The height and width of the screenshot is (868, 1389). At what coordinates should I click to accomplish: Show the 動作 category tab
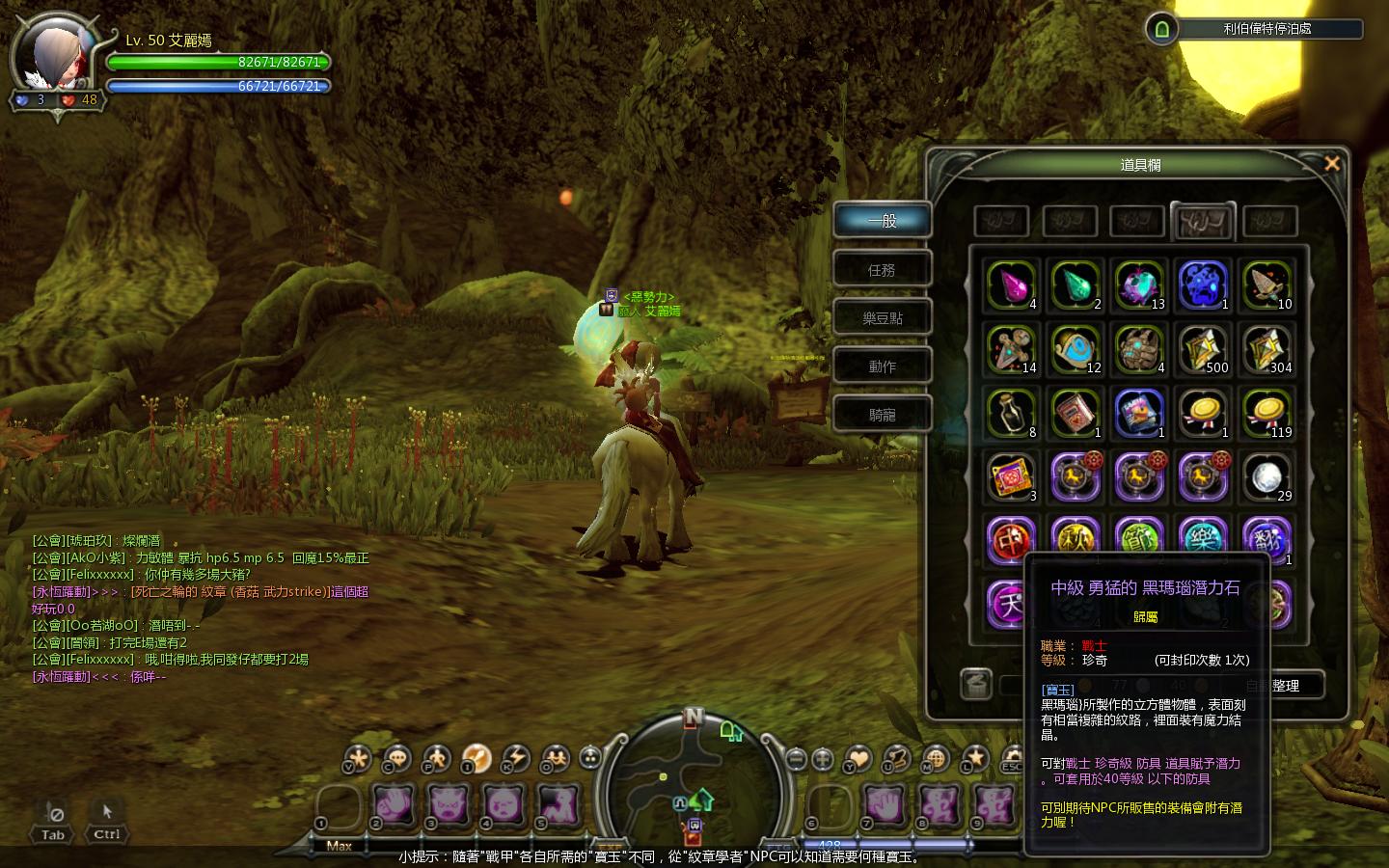point(882,366)
